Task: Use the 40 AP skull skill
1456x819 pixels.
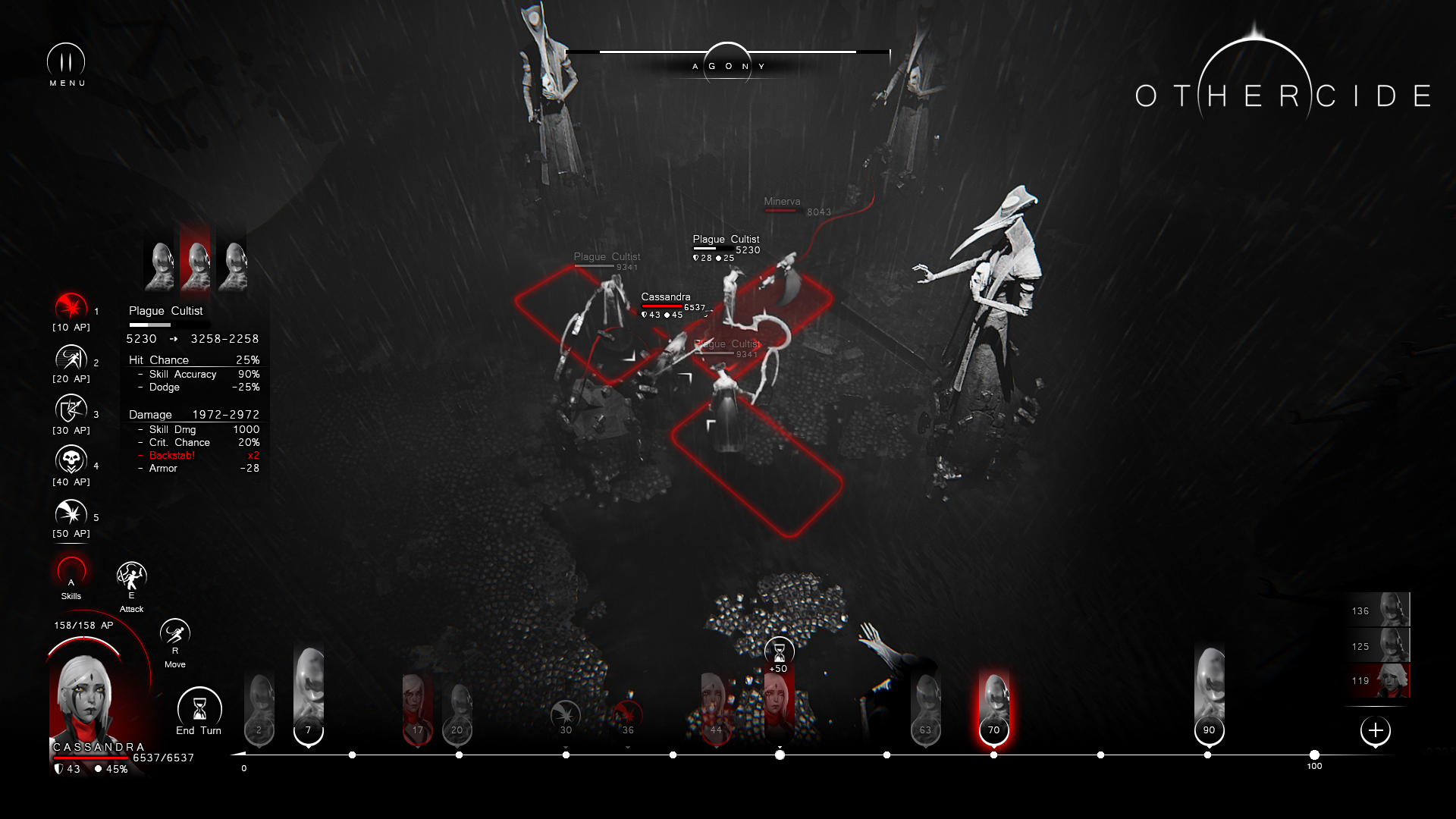Action: [71, 461]
